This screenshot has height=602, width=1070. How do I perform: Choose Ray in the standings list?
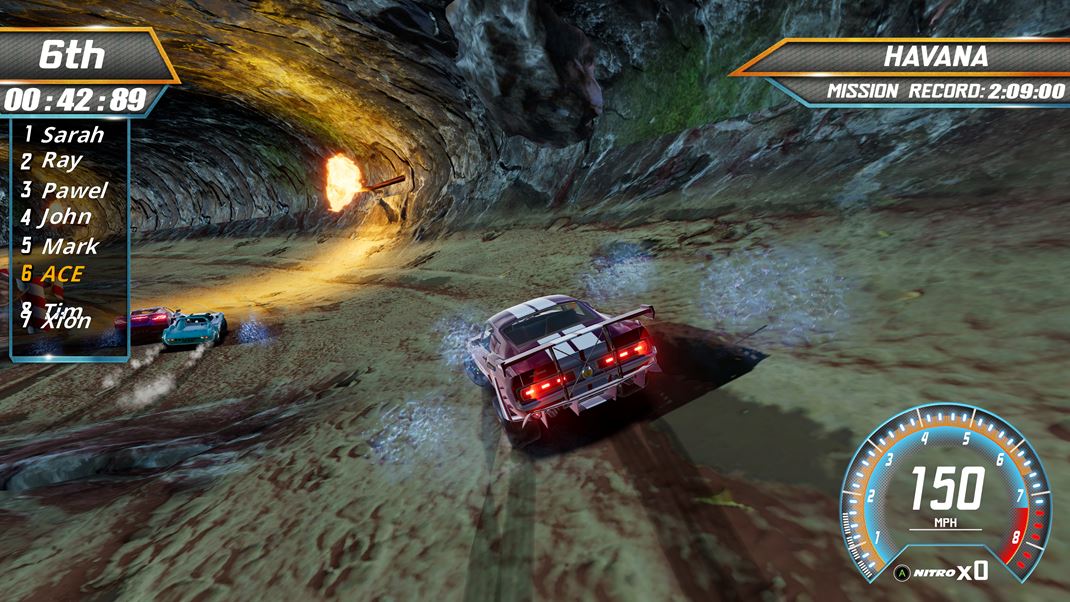[54, 160]
